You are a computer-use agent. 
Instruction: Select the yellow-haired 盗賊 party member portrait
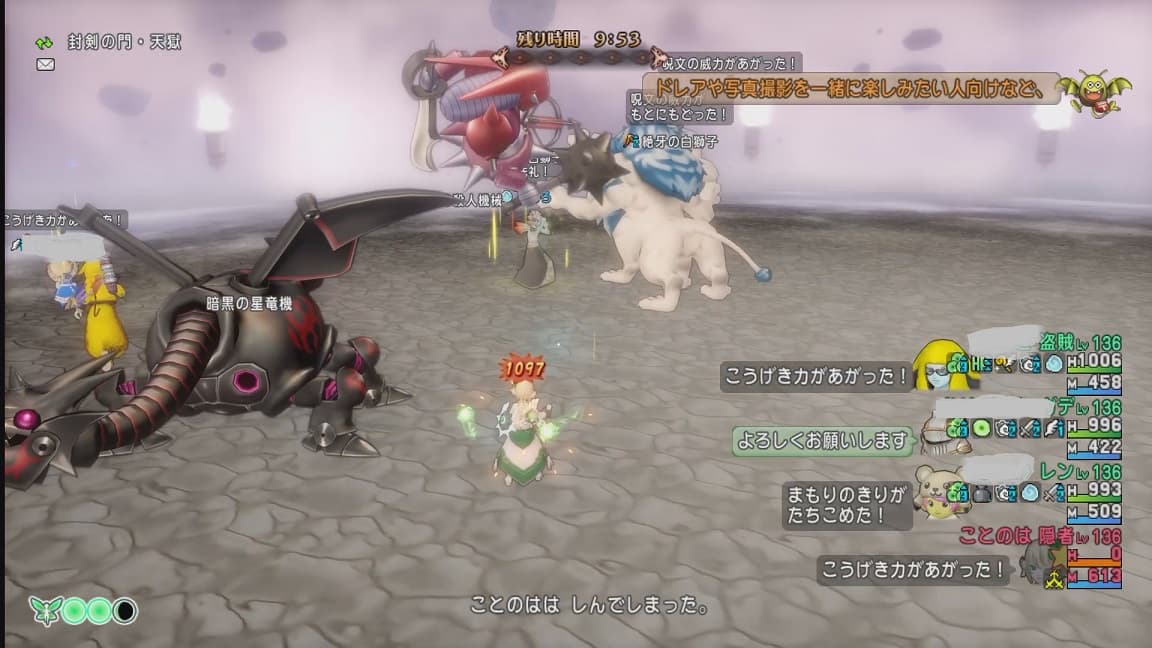click(x=942, y=364)
